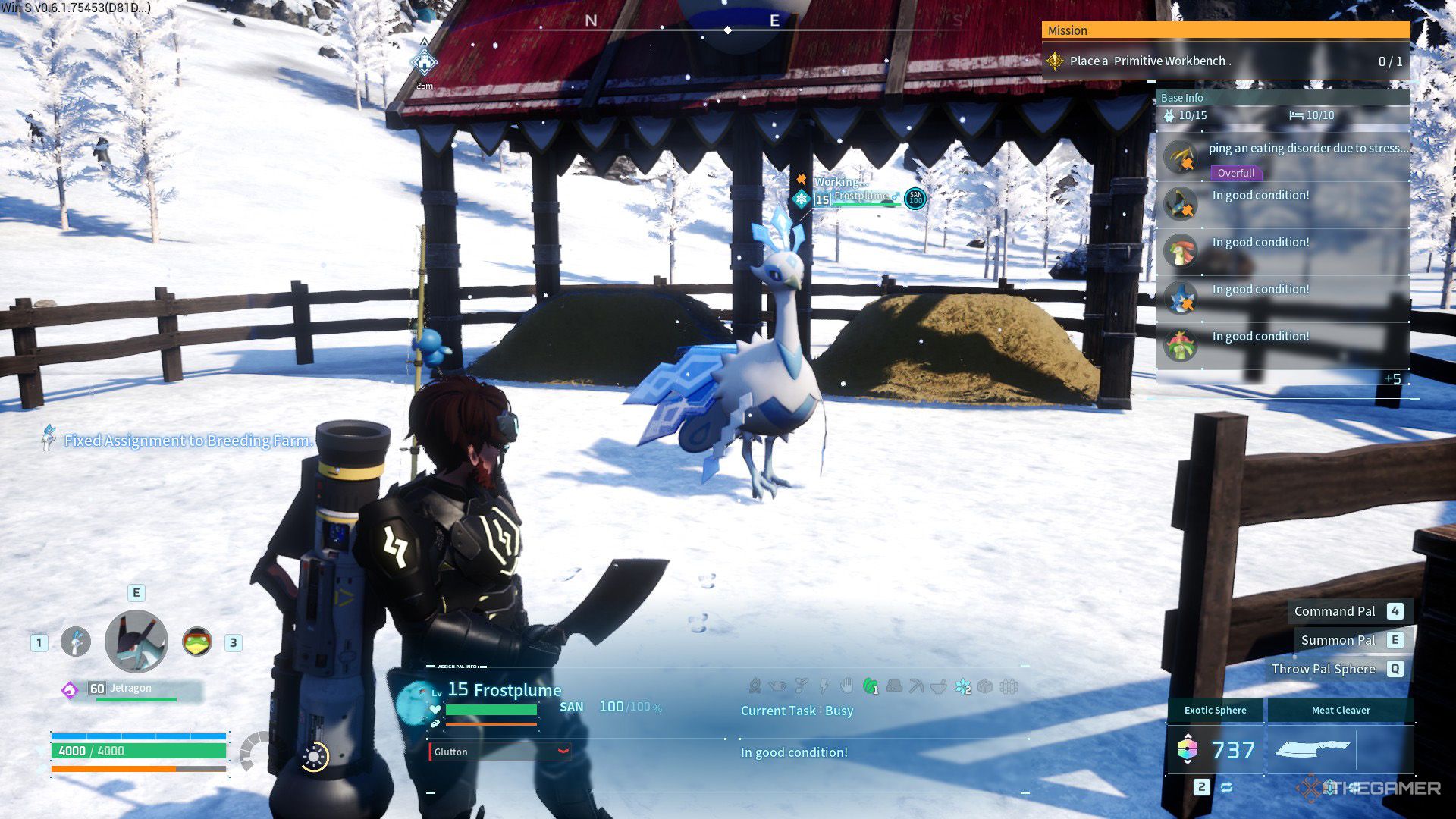Pick the white-blue pal party portrait
This screenshot has height=819, width=1456.
coord(75,642)
